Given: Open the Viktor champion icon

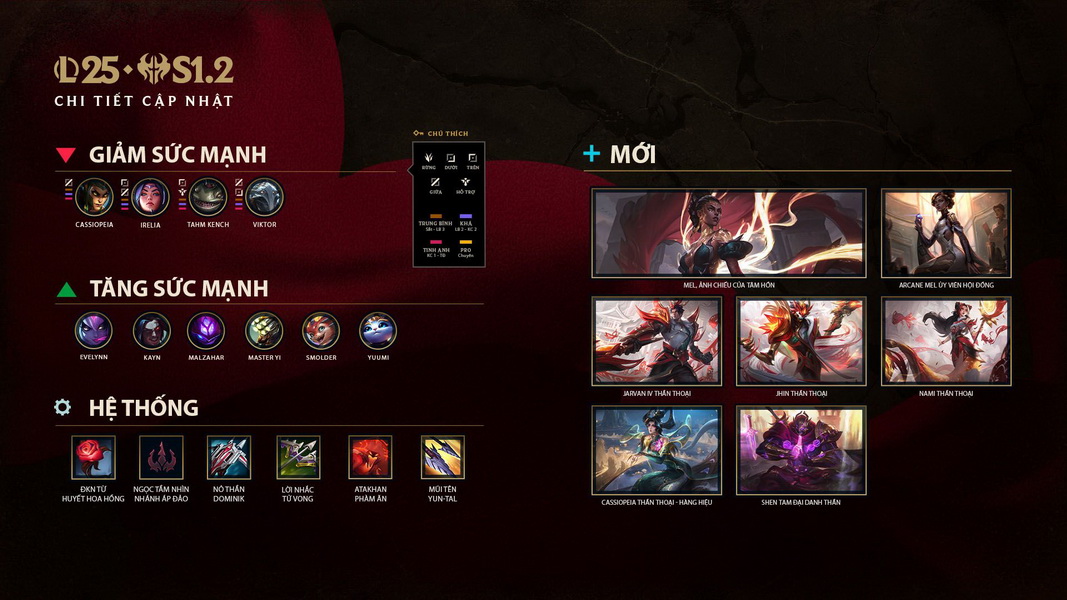Looking at the screenshot, I should [265, 197].
